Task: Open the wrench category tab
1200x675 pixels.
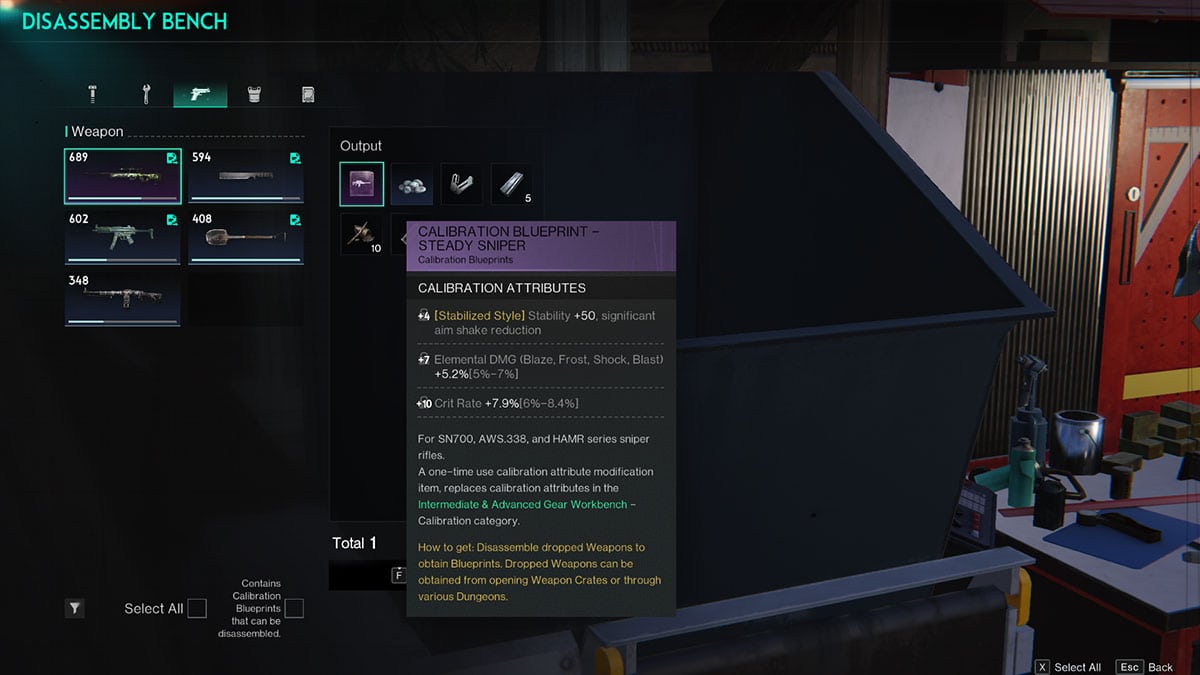Action: coord(146,94)
